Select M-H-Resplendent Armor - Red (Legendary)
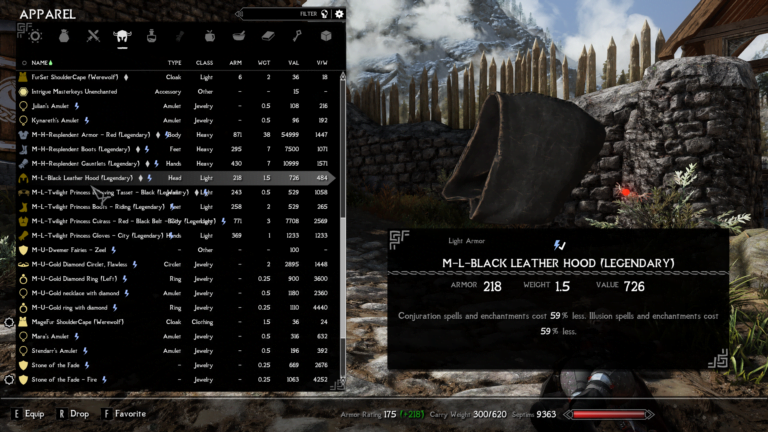The image size is (768, 432). 85,134
